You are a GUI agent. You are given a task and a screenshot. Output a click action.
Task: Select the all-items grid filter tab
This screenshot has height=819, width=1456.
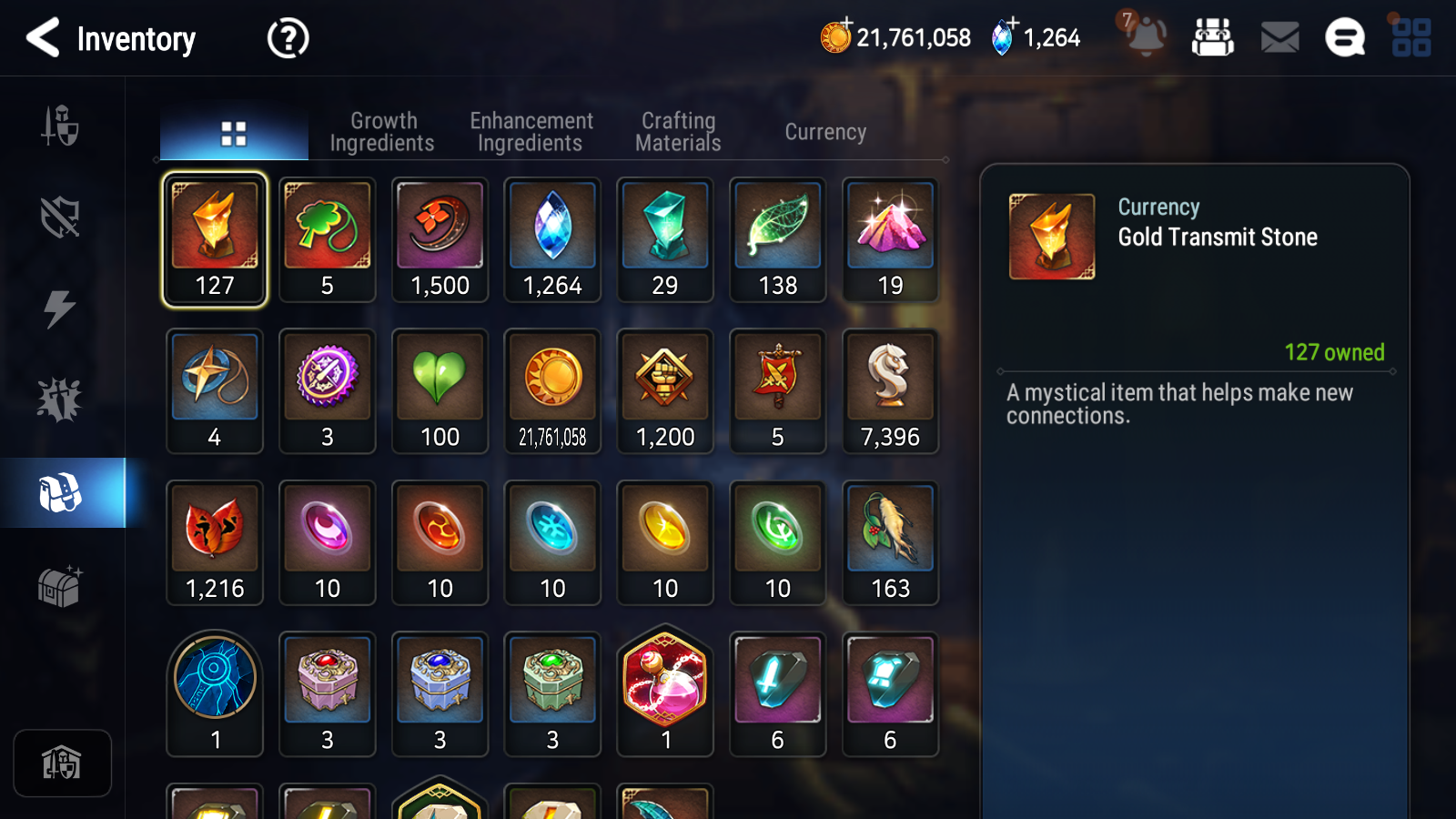tap(233, 130)
